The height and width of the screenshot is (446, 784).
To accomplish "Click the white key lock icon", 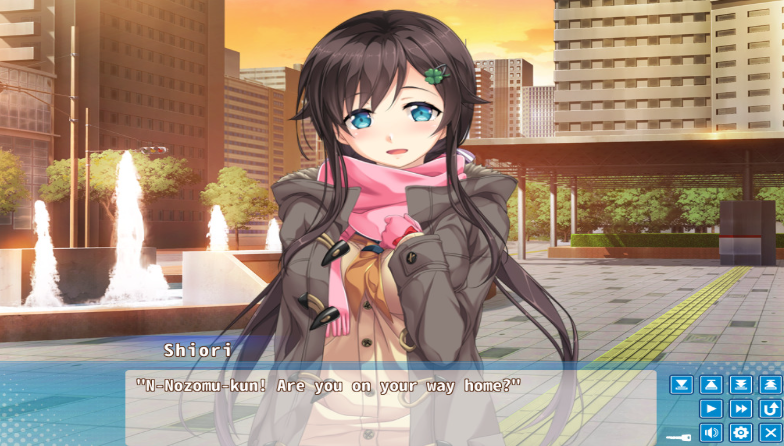I will tap(680, 436).
